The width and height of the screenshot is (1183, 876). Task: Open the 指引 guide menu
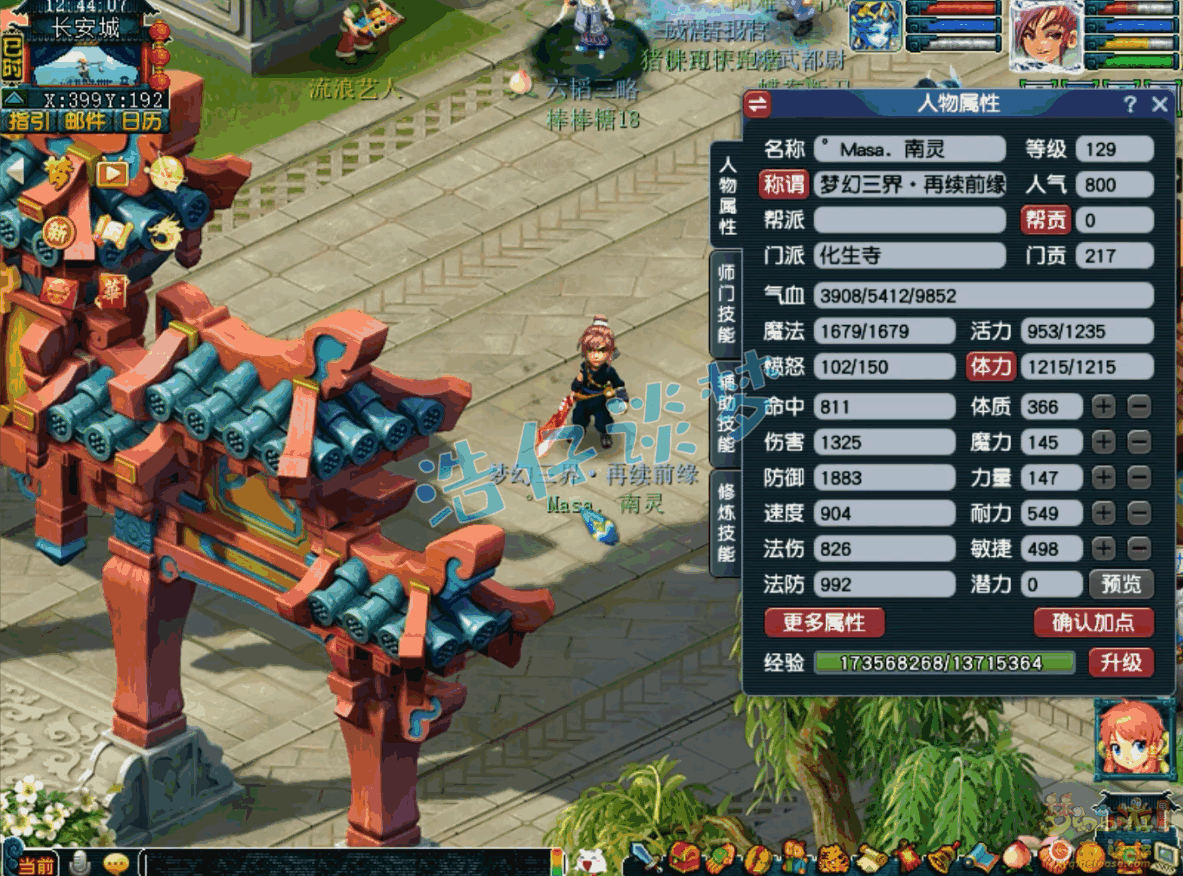point(30,122)
